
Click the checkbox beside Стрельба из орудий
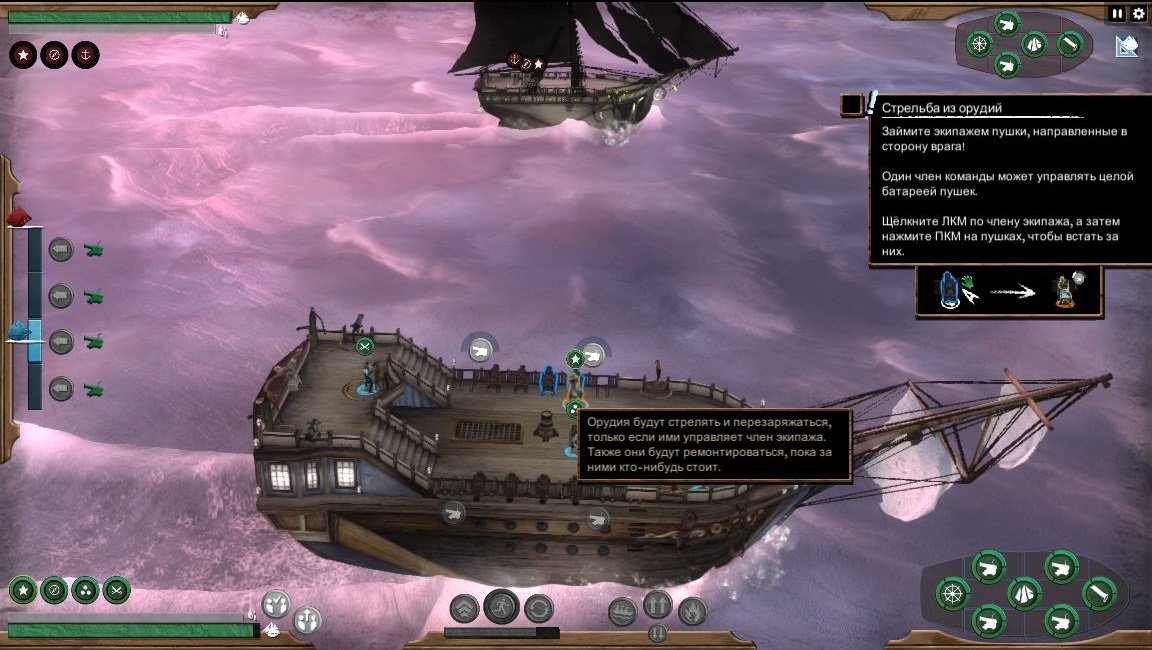852,105
